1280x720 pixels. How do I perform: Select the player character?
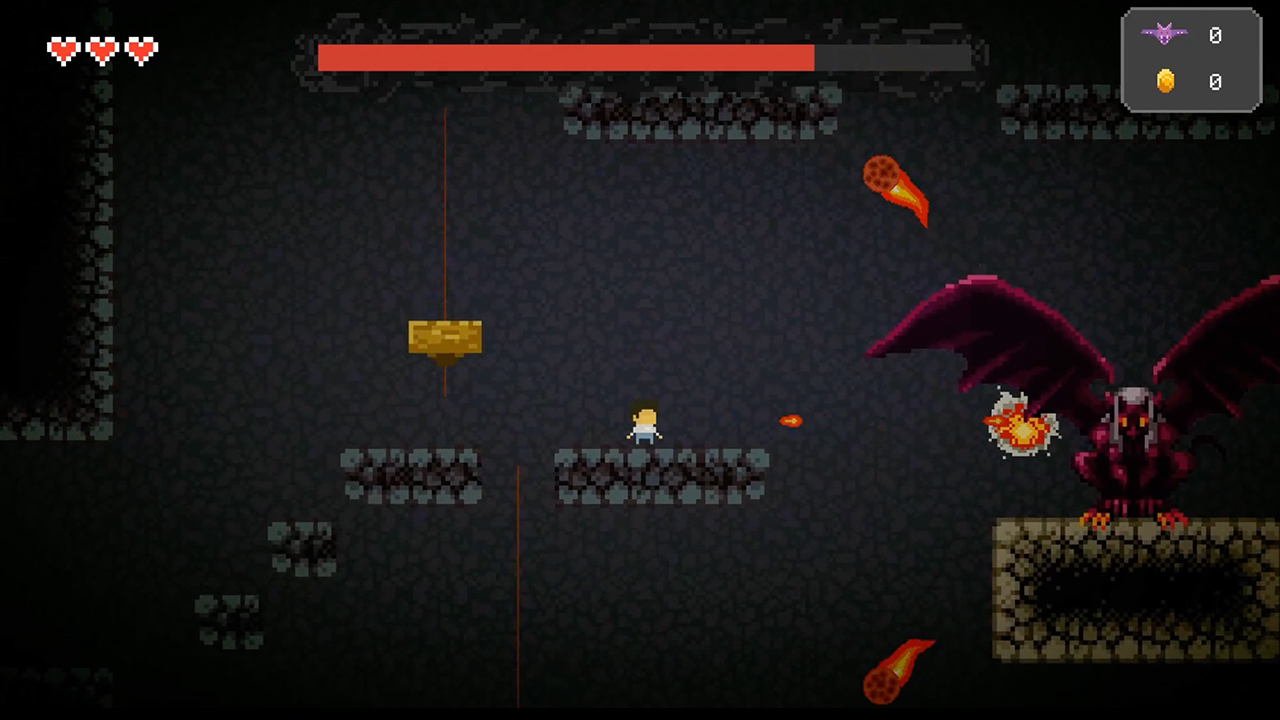pos(643,424)
